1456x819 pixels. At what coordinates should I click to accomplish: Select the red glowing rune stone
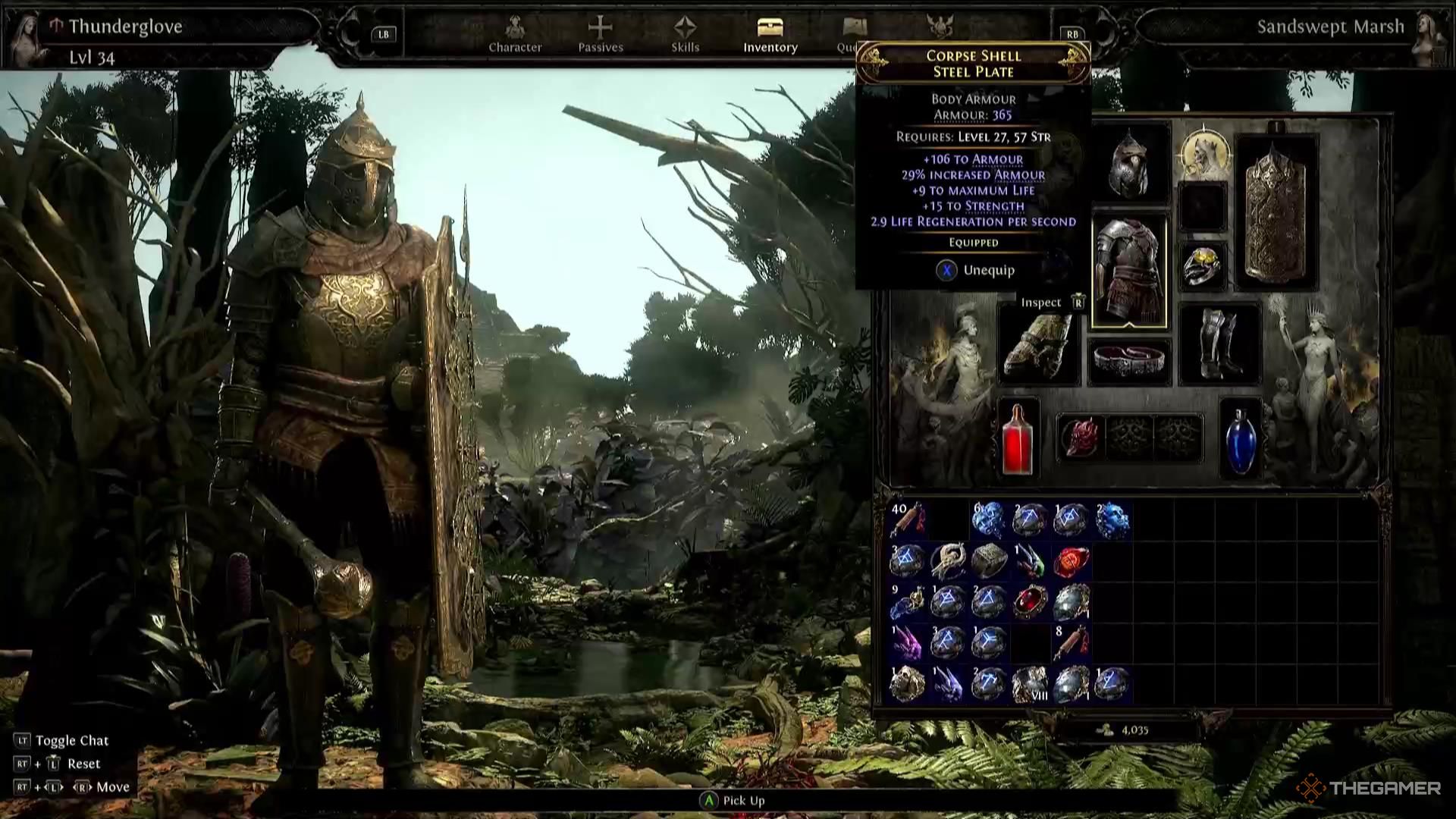pos(1071,561)
